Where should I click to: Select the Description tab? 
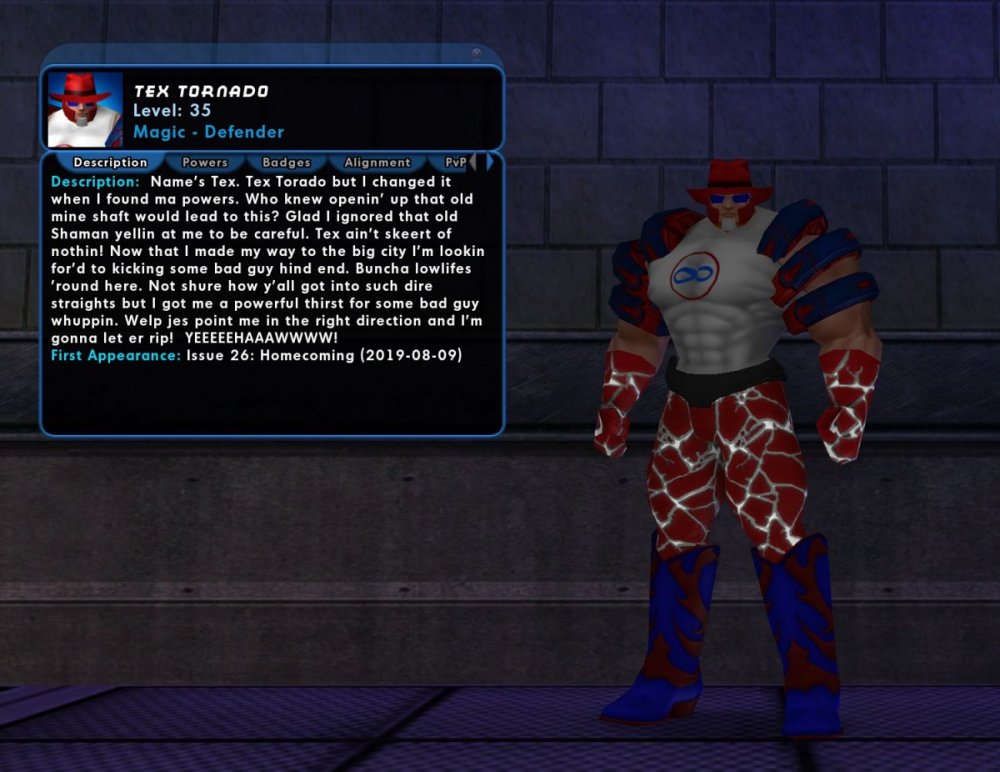pos(110,162)
